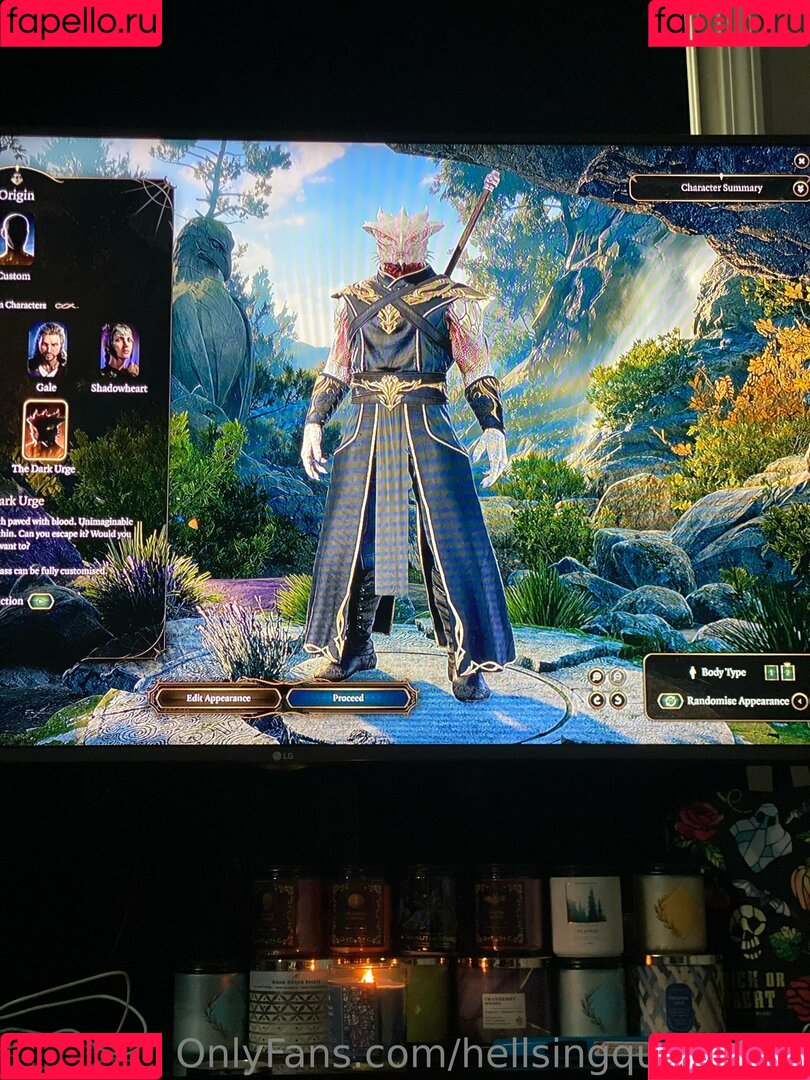
Task: Proceed with the current character
Action: pyautogui.click(x=348, y=697)
